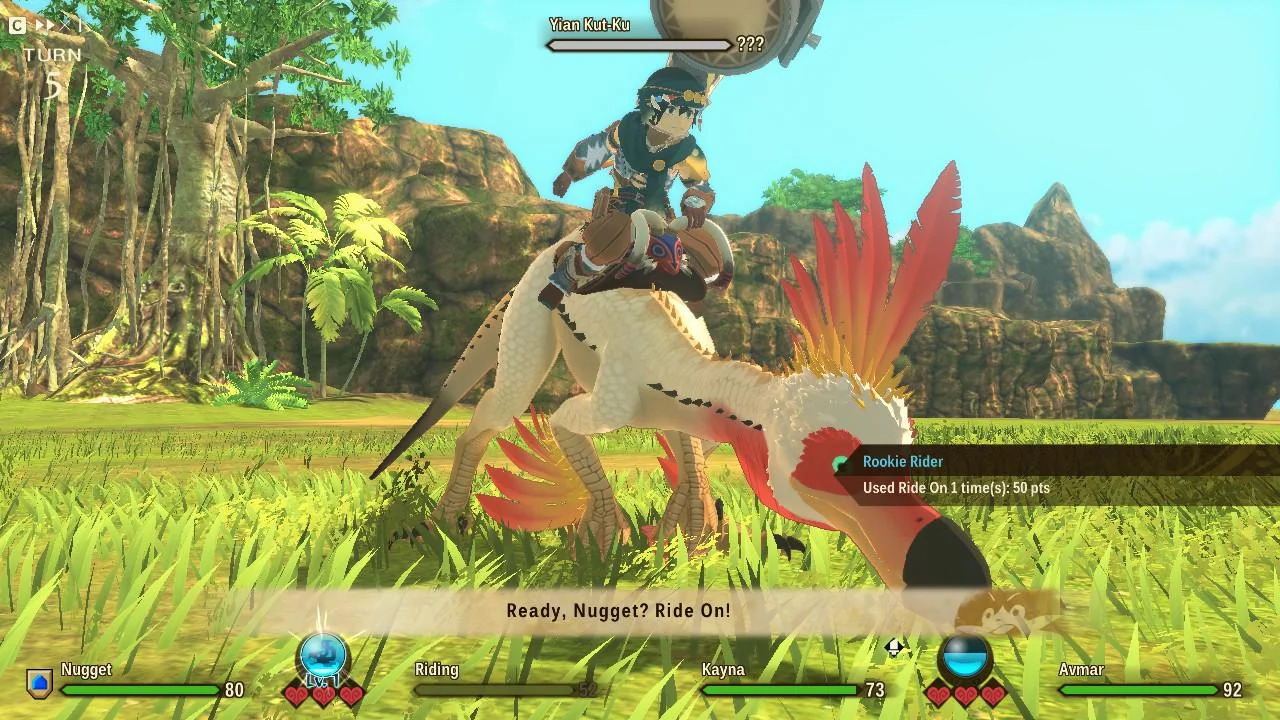Select Nugget's blue kinship gauge orb
The height and width of the screenshot is (720, 1280).
[323, 657]
